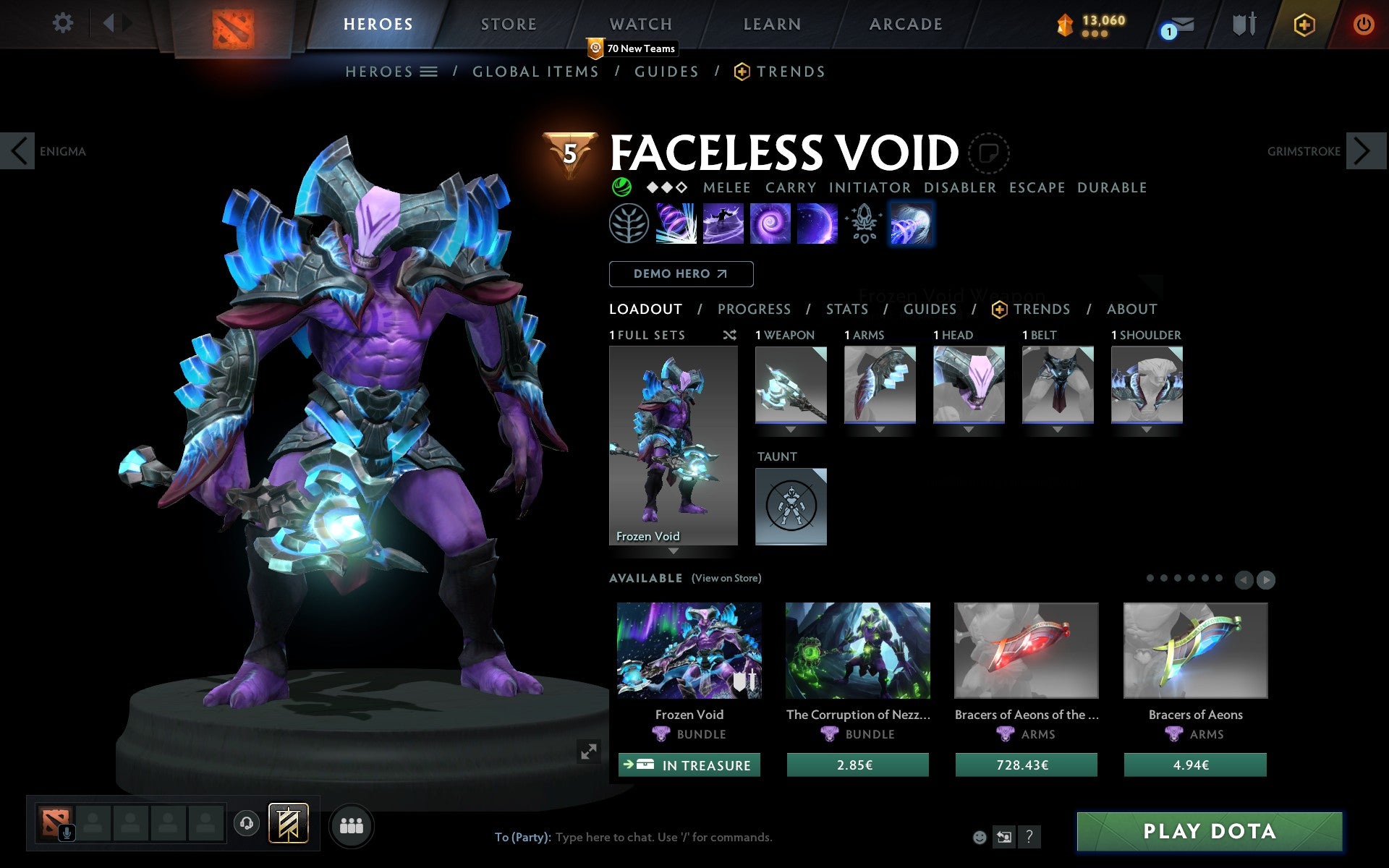This screenshot has width=1389, height=868.
Task: Open the hero talent tree icon
Action: [x=630, y=223]
